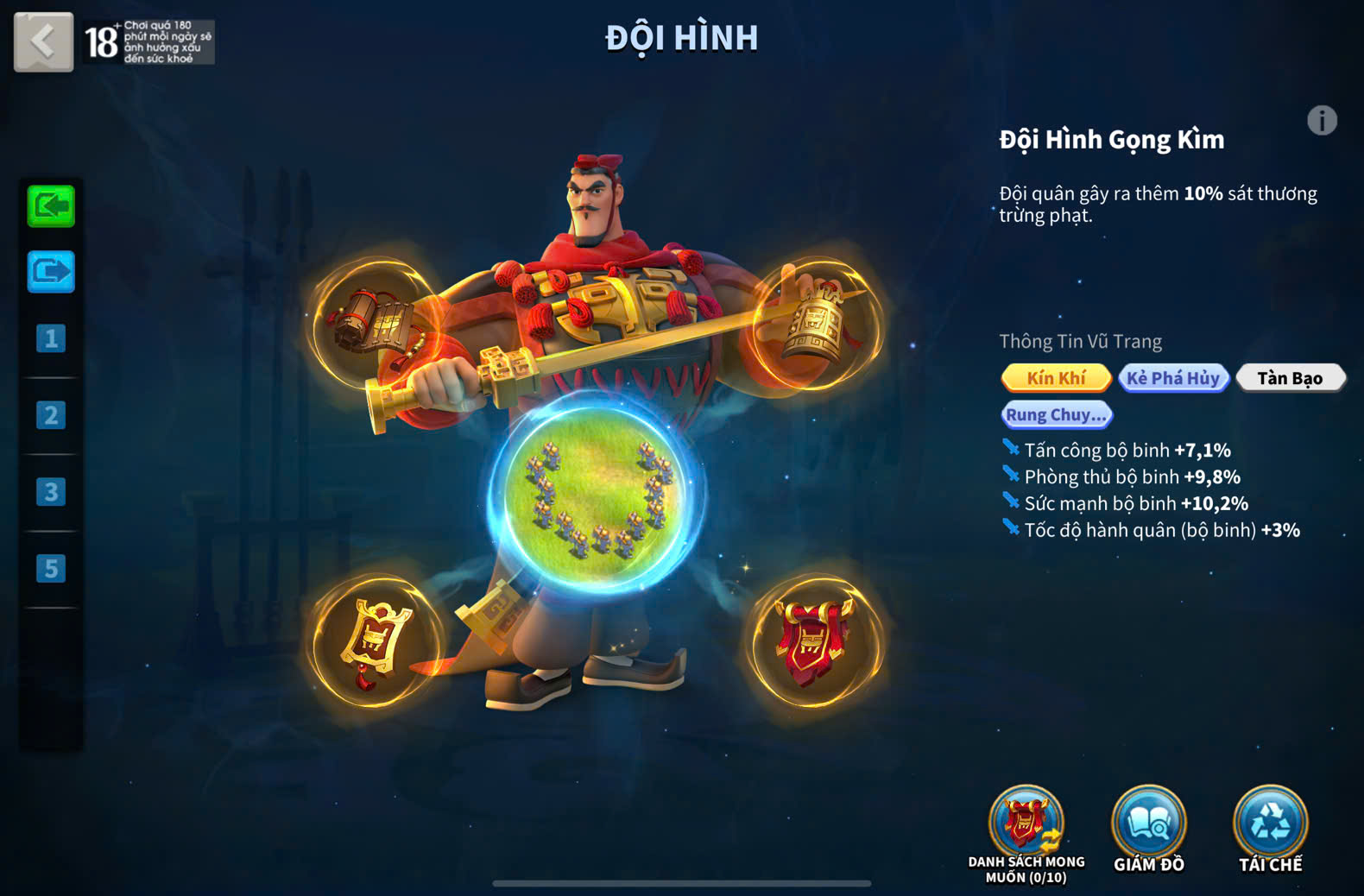View the Rung Chuy... inscription tag
The width and height of the screenshot is (1364, 896).
tap(1057, 415)
